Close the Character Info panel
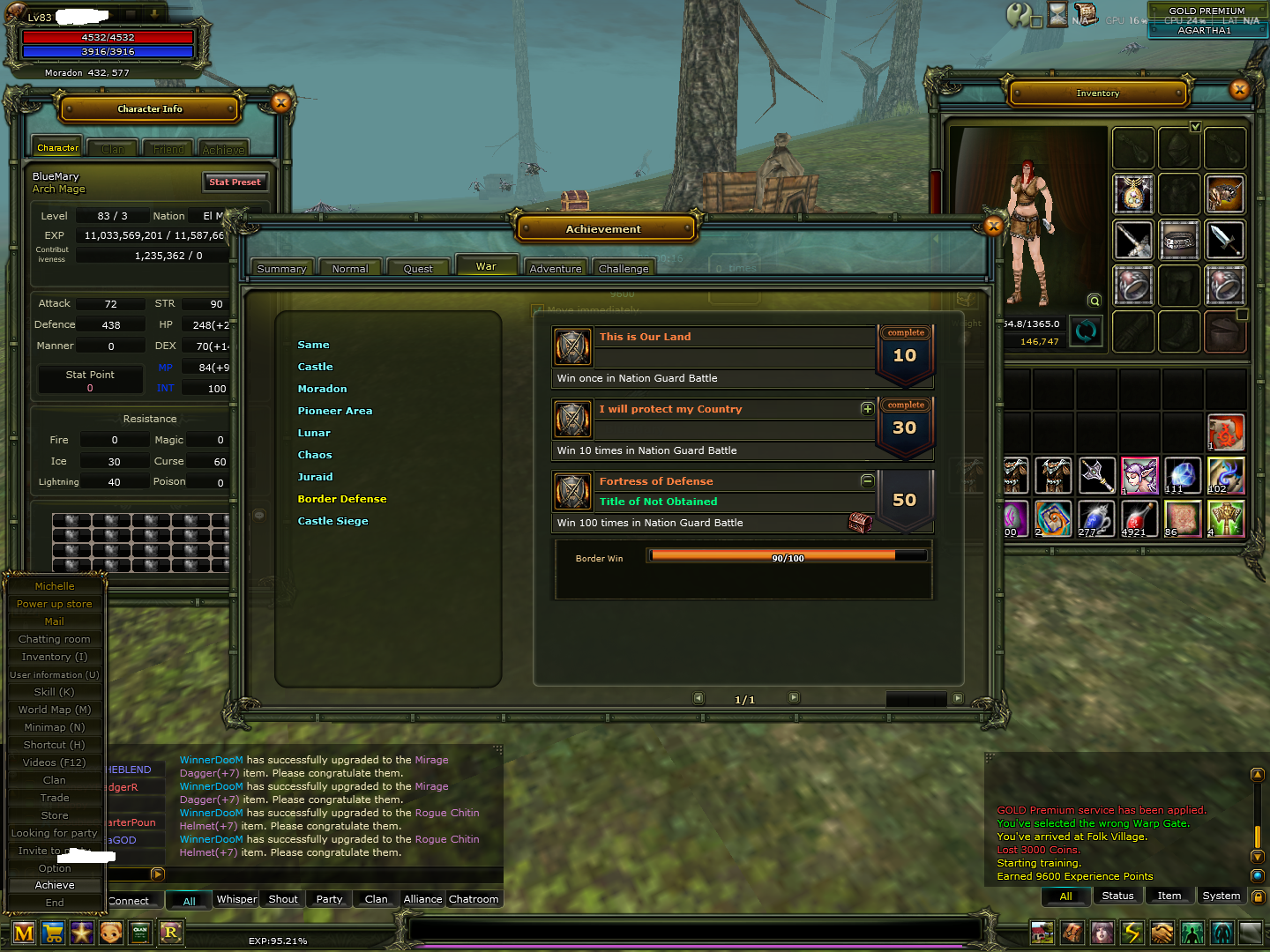The image size is (1270, 952). click(x=280, y=102)
